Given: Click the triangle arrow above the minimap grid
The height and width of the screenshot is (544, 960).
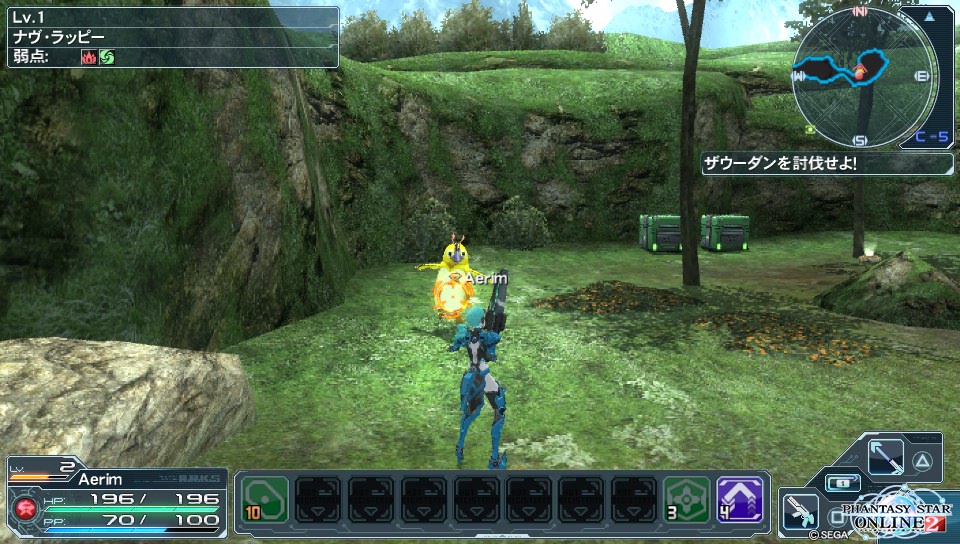Looking at the screenshot, I should pos(932,16).
